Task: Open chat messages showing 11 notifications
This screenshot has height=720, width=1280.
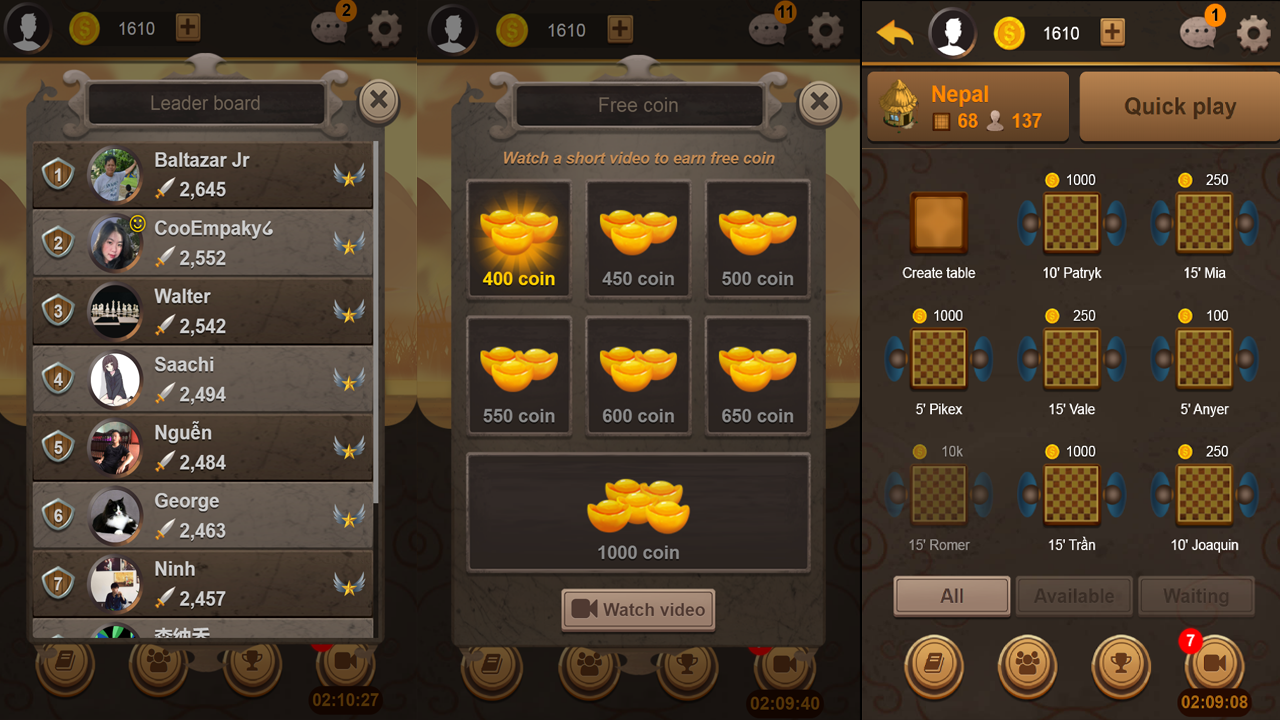Action: pyautogui.click(x=768, y=30)
